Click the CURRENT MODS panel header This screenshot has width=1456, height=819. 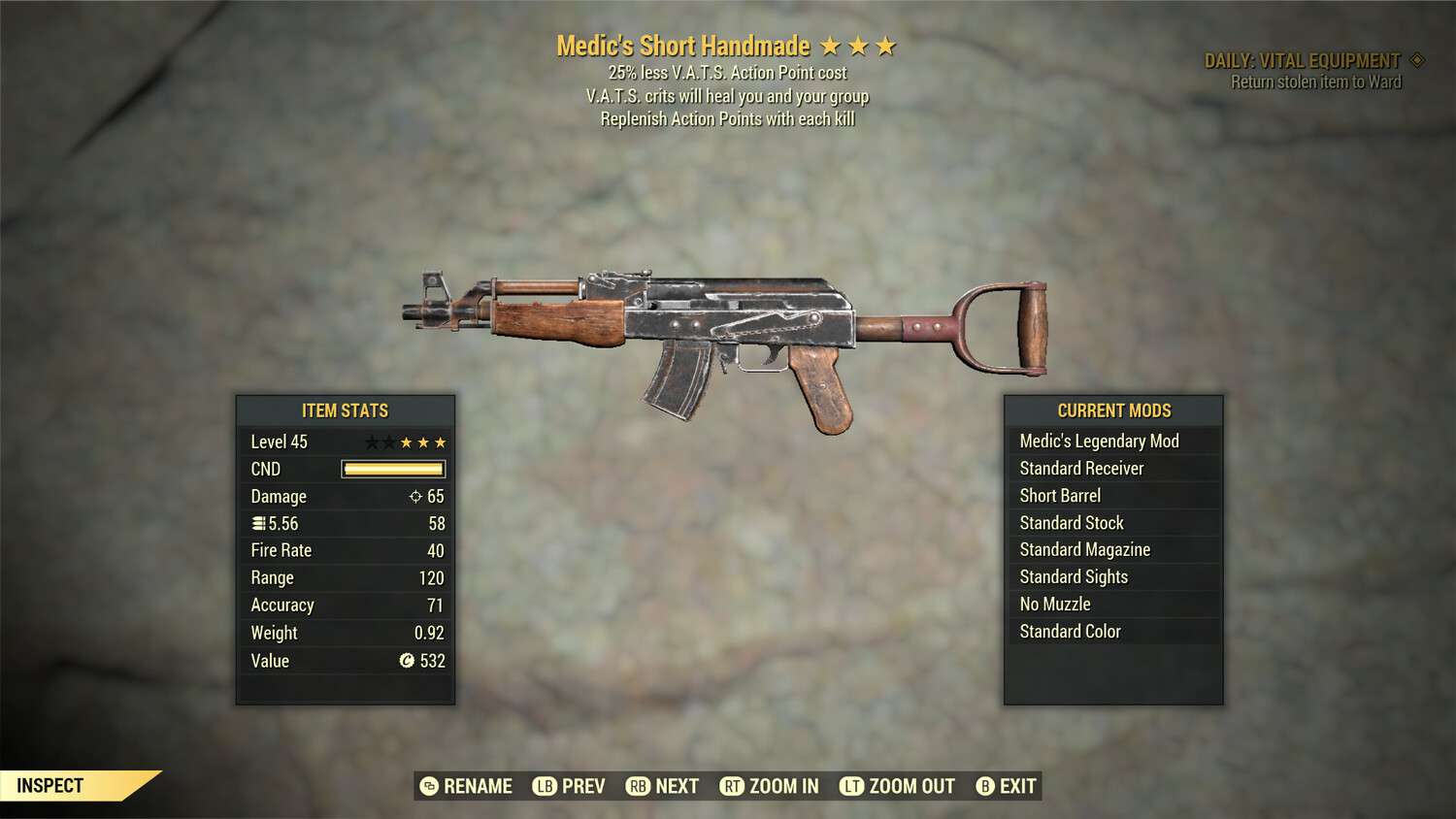point(1112,409)
